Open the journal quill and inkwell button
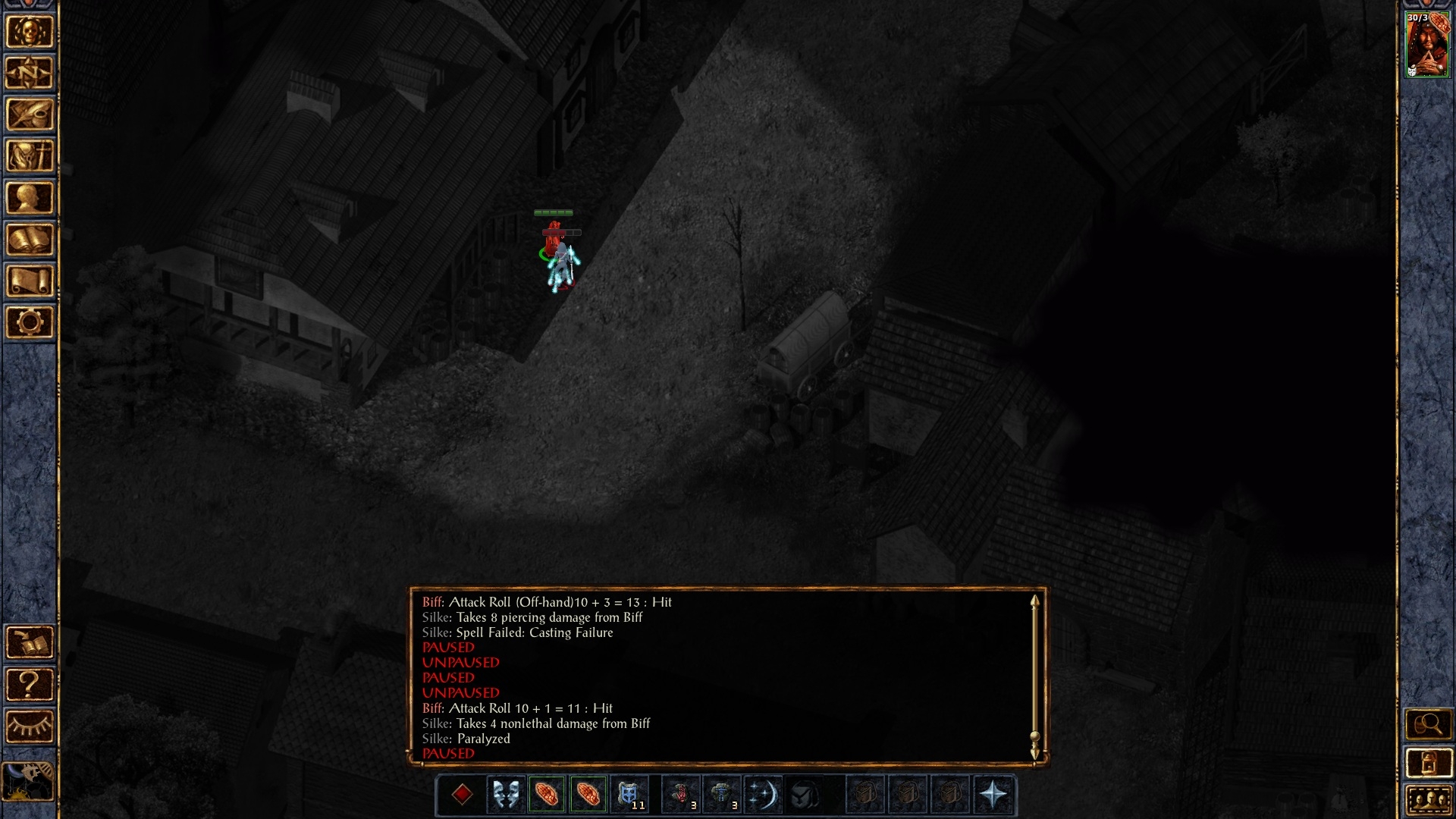 point(30,115)
